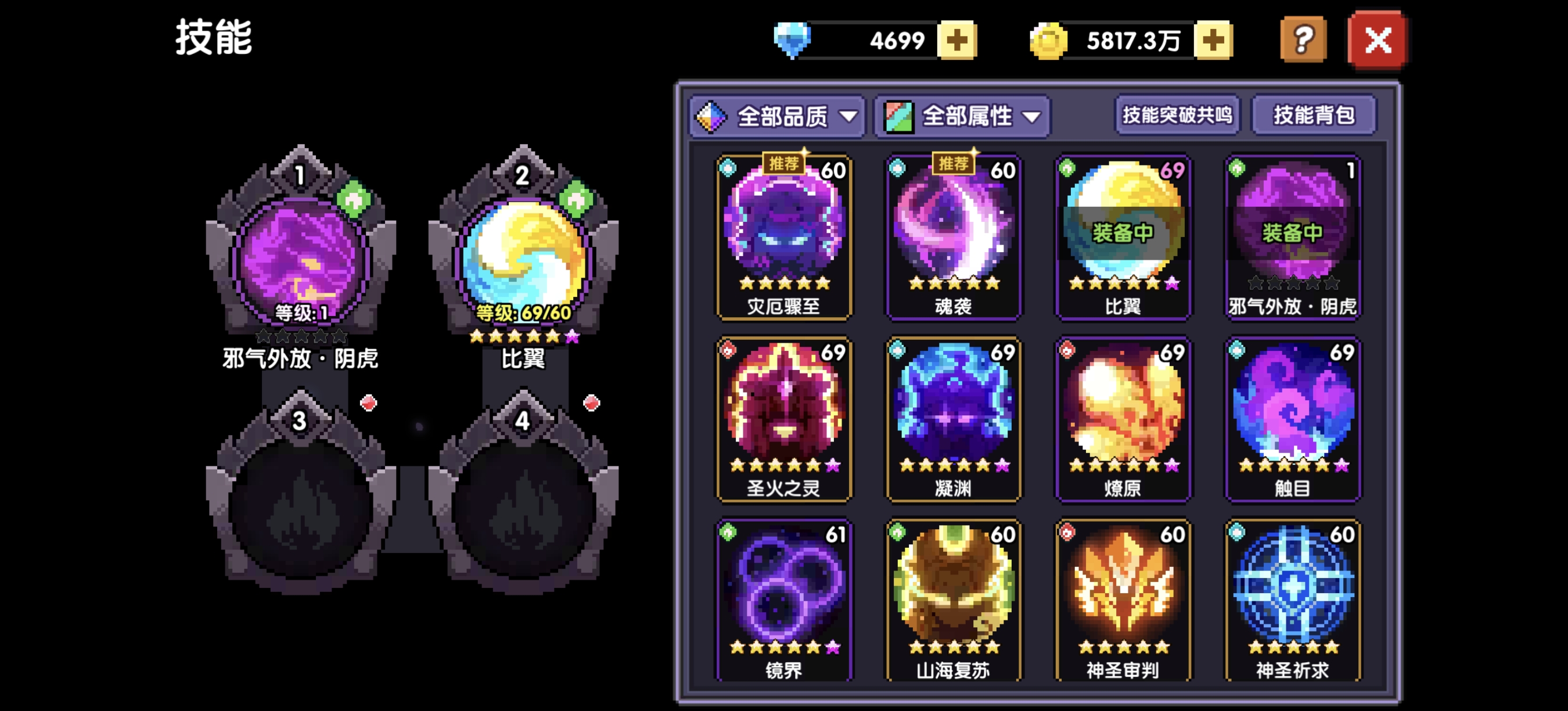Viewport: 1568px width, 711px height.
Task: Choose the 触目 skill card
Action: (x=1293, y=419)
